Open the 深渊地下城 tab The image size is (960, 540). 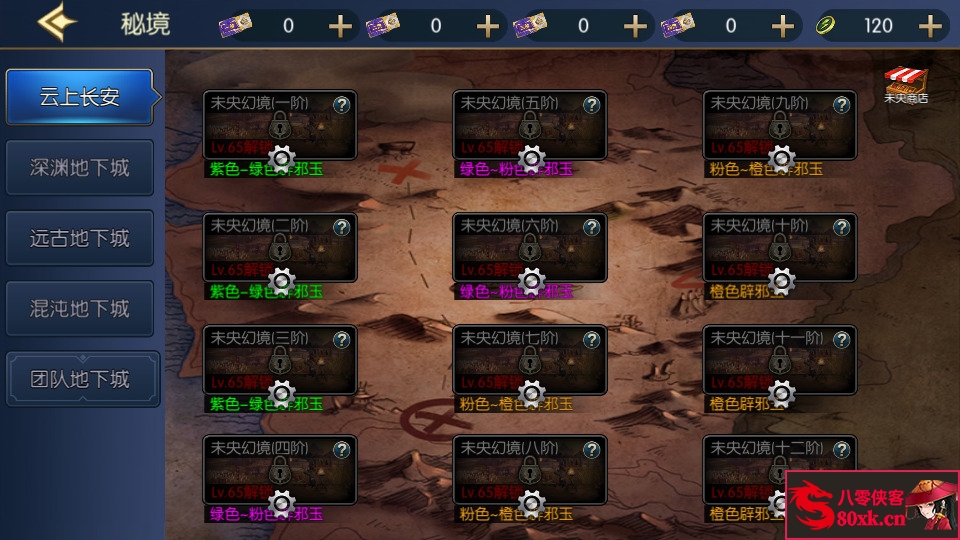pyautogui.click(x=80, y=167)
